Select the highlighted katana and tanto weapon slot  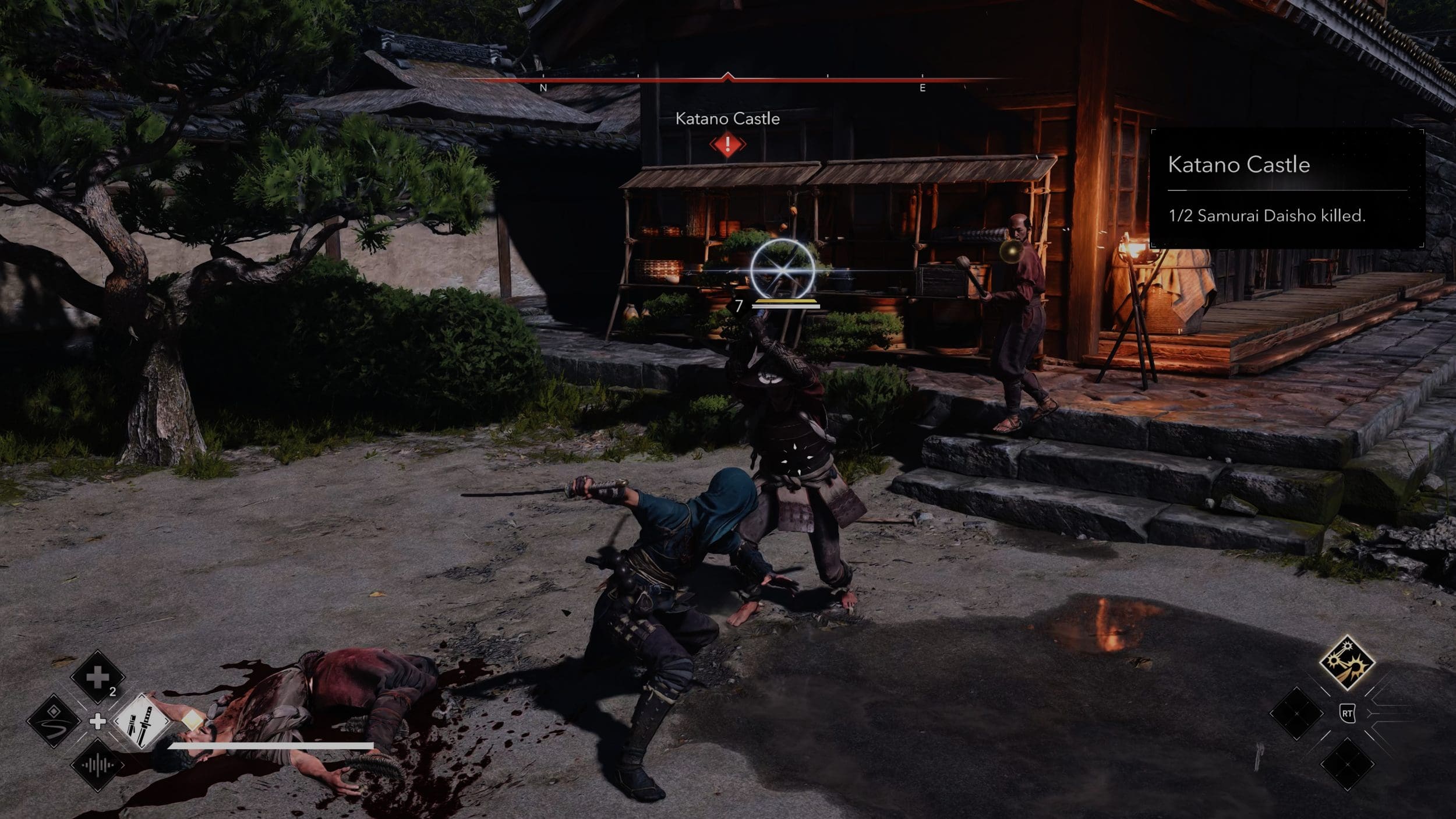point(142,722)
